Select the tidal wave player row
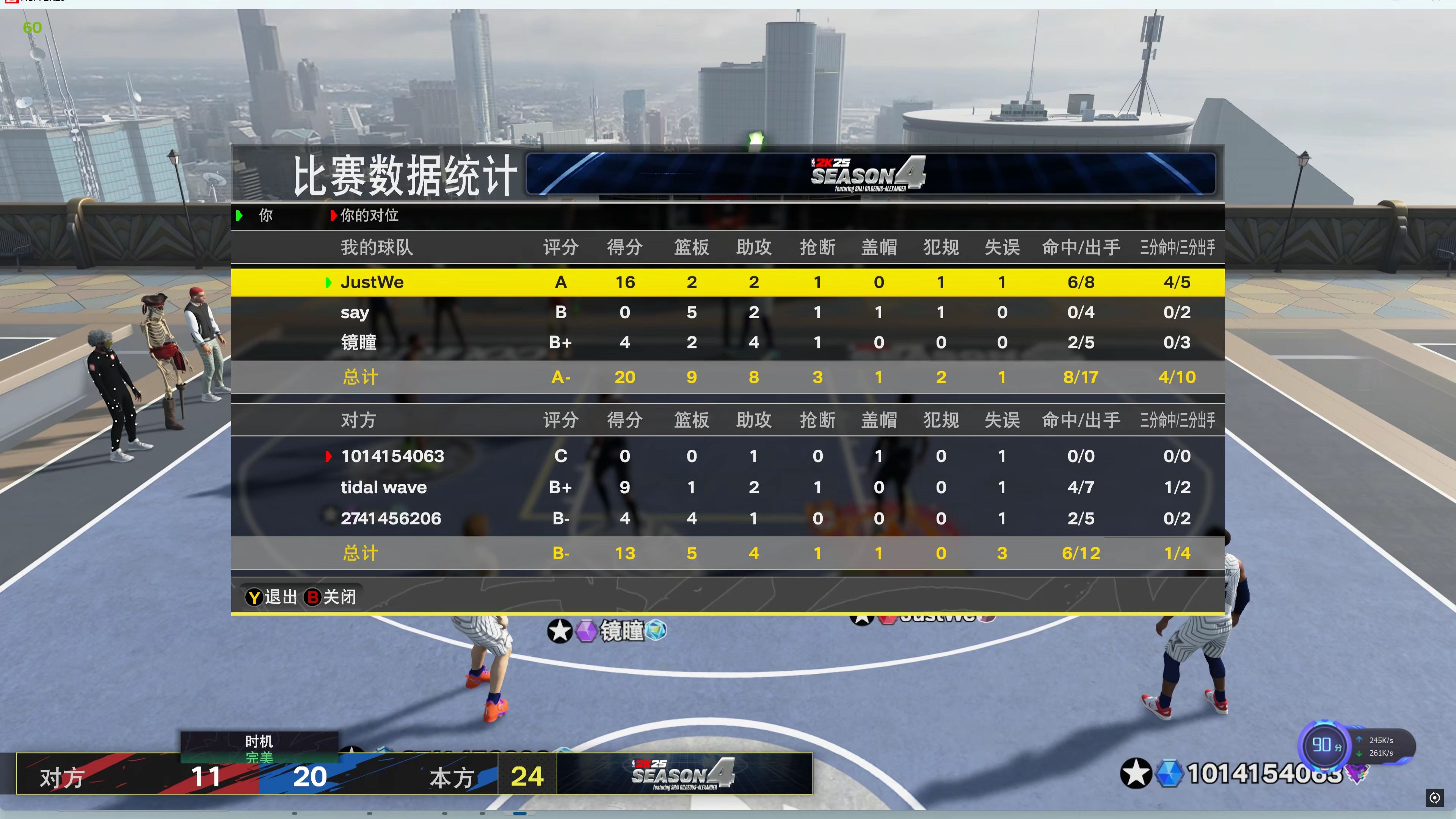The image size is (1456, 819). (384, 487)
